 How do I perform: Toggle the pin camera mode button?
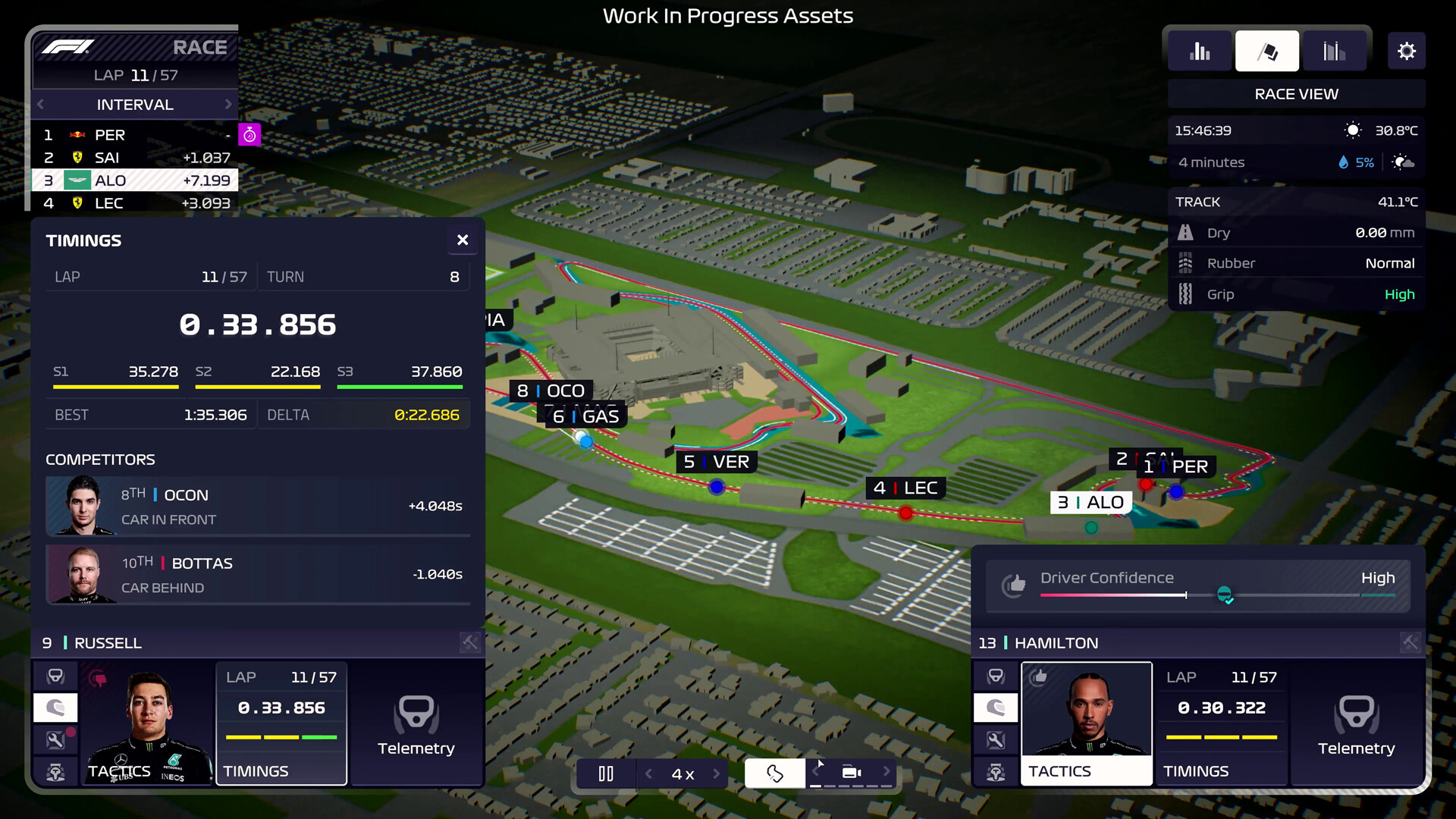(774, 773)
